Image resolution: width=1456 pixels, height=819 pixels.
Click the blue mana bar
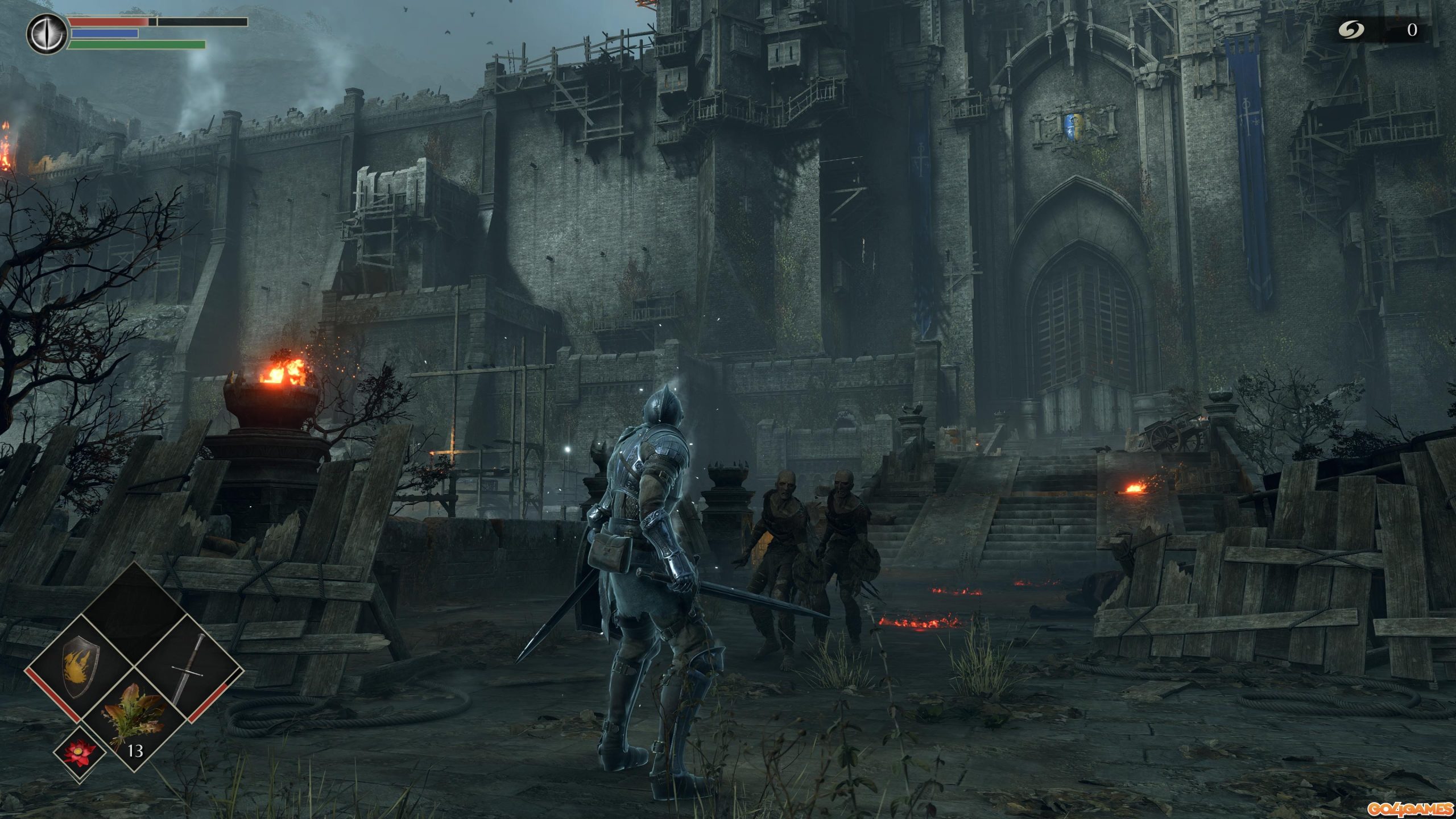(x=105, y=35)
